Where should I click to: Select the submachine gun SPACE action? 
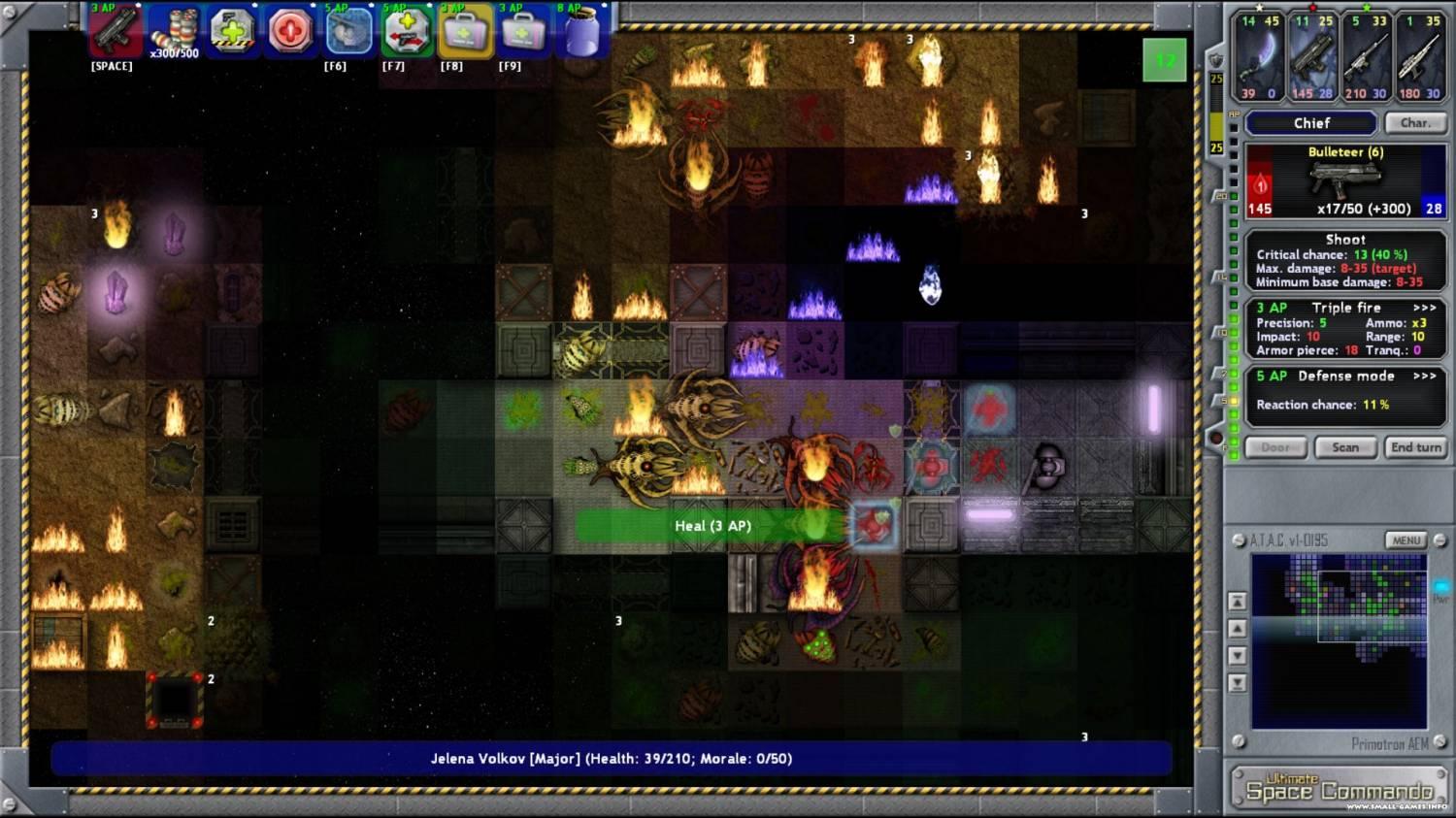click(x=115, y=32)
